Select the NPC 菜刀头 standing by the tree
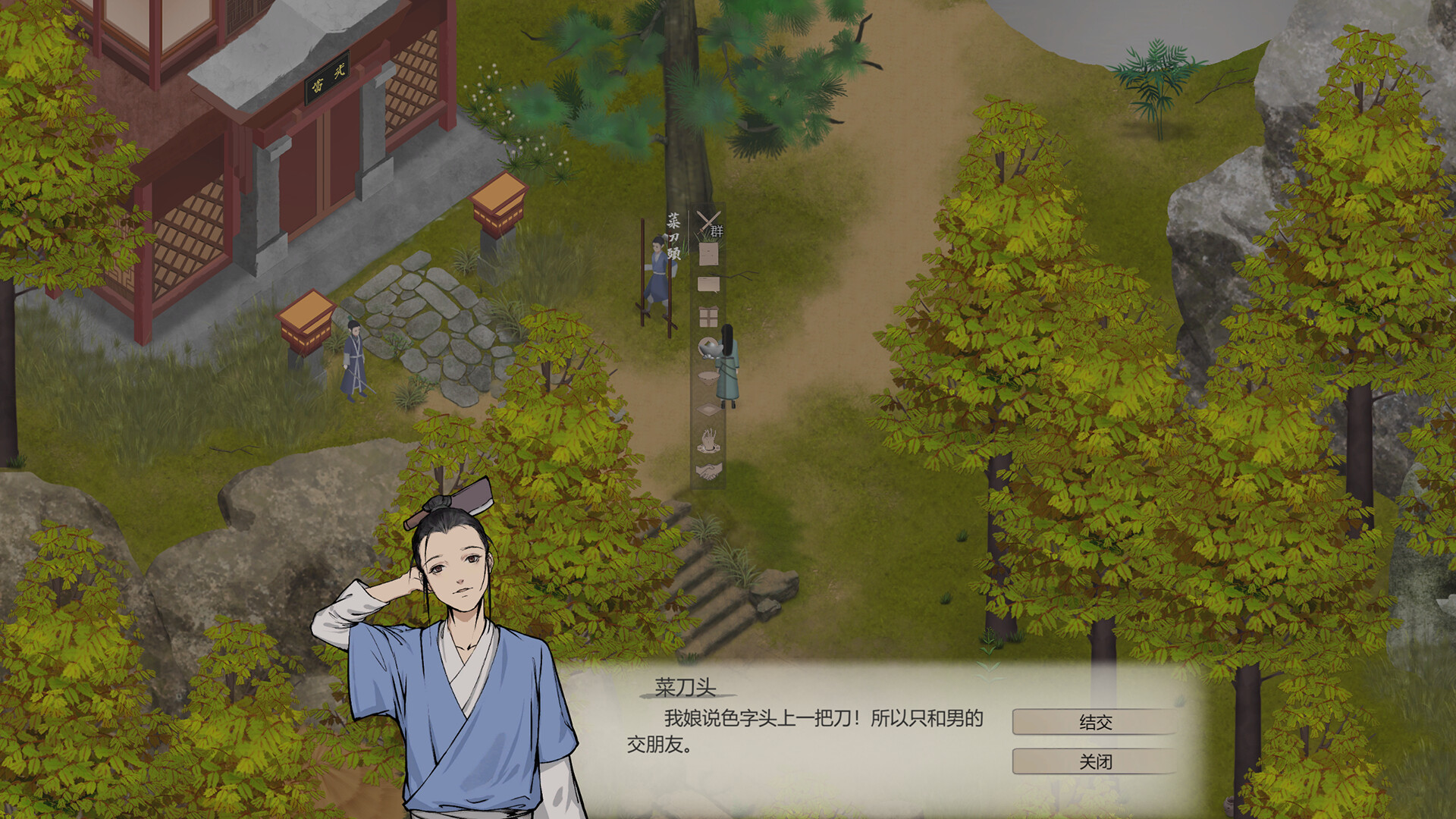Image resolution: width=1456 pixels, height=819 pixels. (657, 269)
